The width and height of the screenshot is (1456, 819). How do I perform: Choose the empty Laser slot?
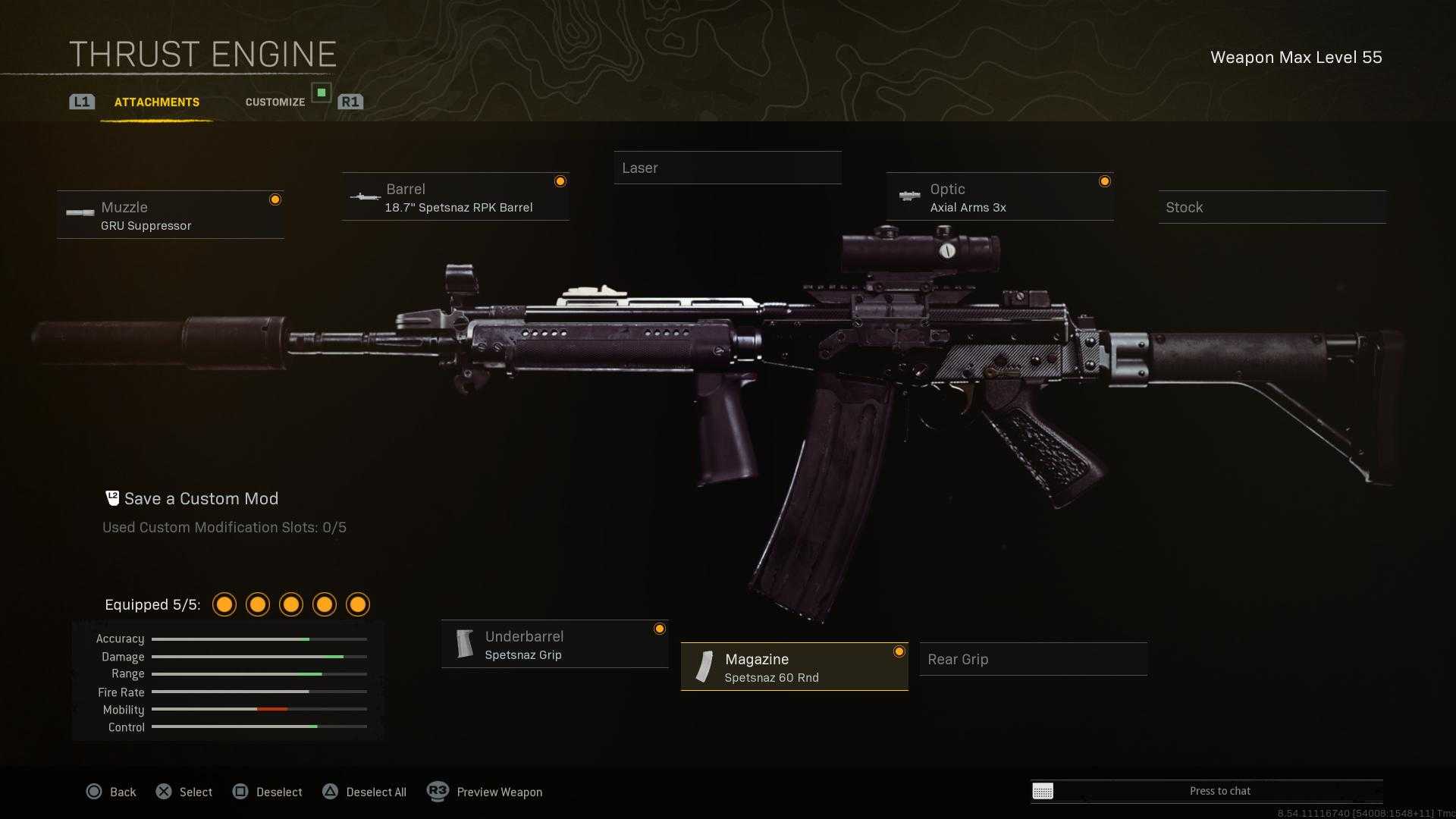click(x=727, y=168)
